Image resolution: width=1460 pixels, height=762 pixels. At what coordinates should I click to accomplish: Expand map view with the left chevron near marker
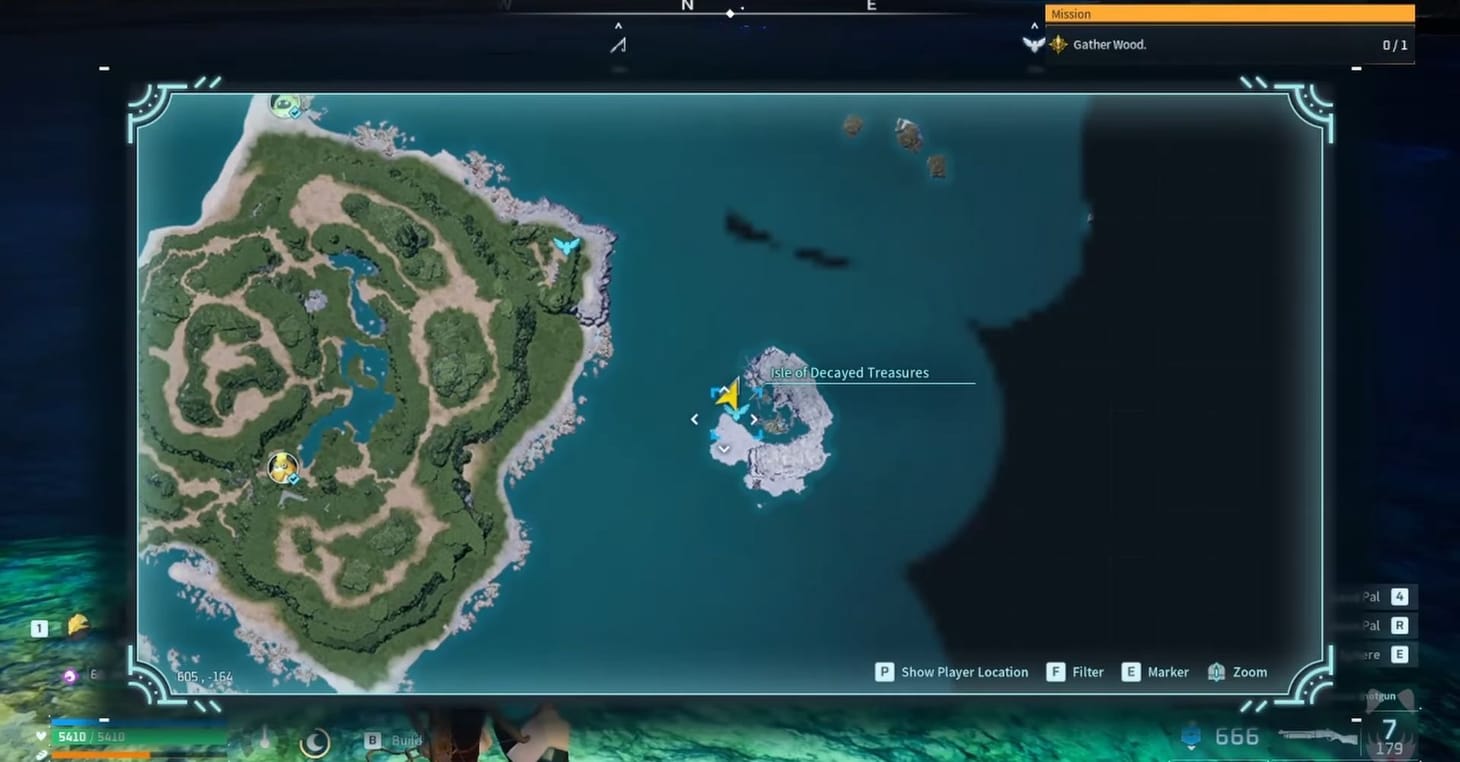(695, 420)
